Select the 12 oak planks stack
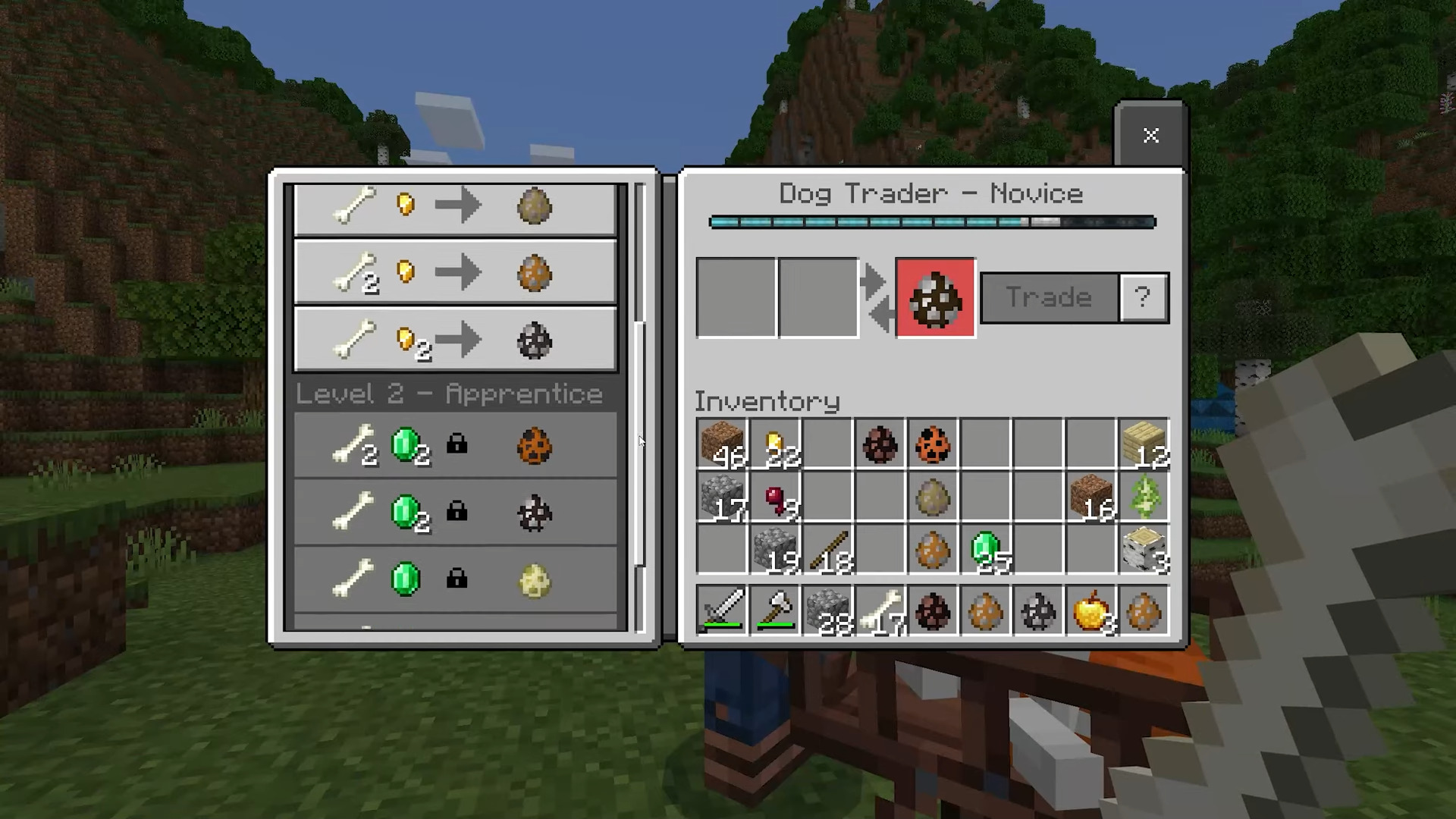1456x819 pixels. [x=1144, y=445]
